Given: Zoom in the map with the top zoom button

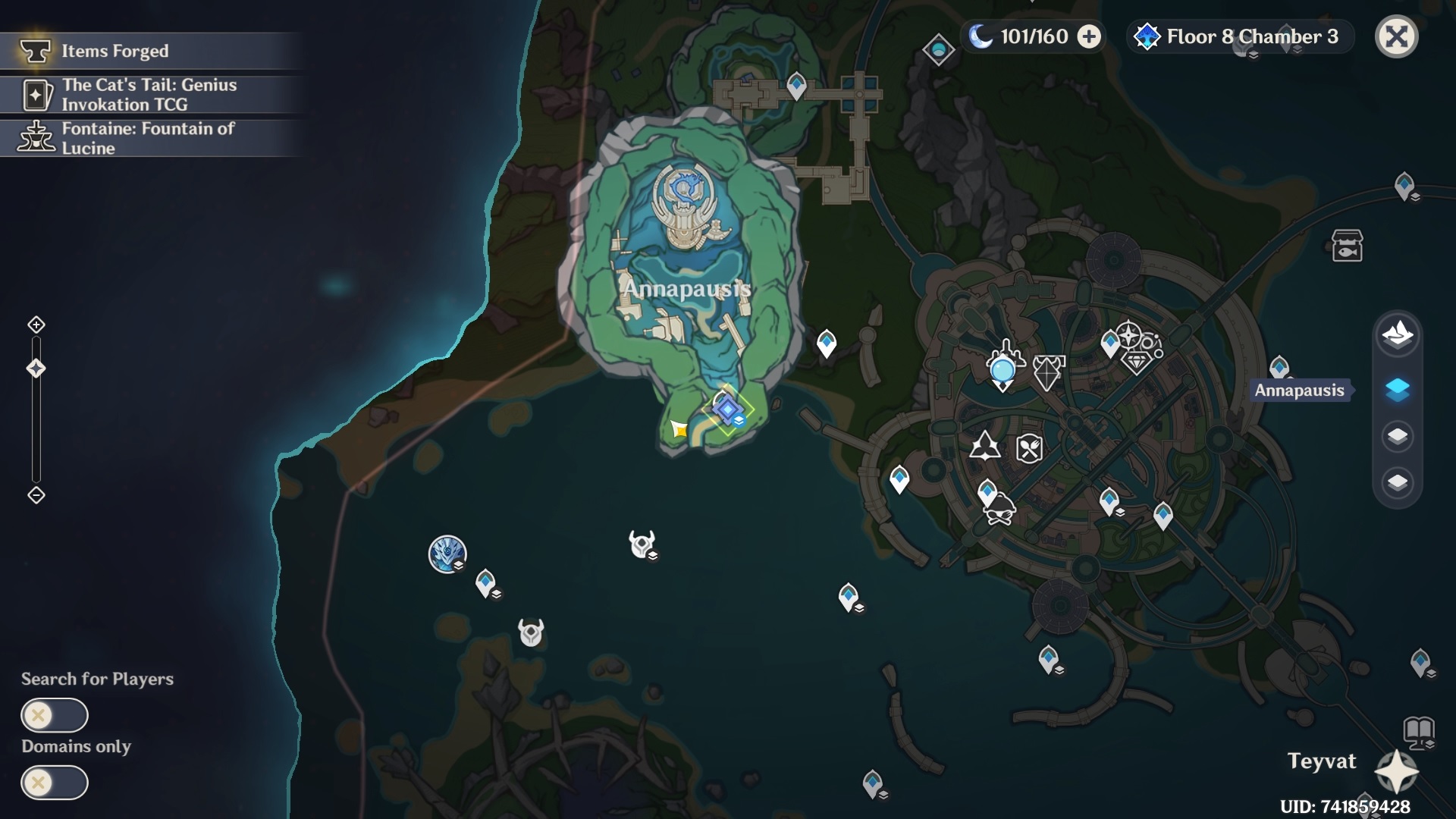Looking at the screenshot, I should pyautogui.click(x=36, y=325).
